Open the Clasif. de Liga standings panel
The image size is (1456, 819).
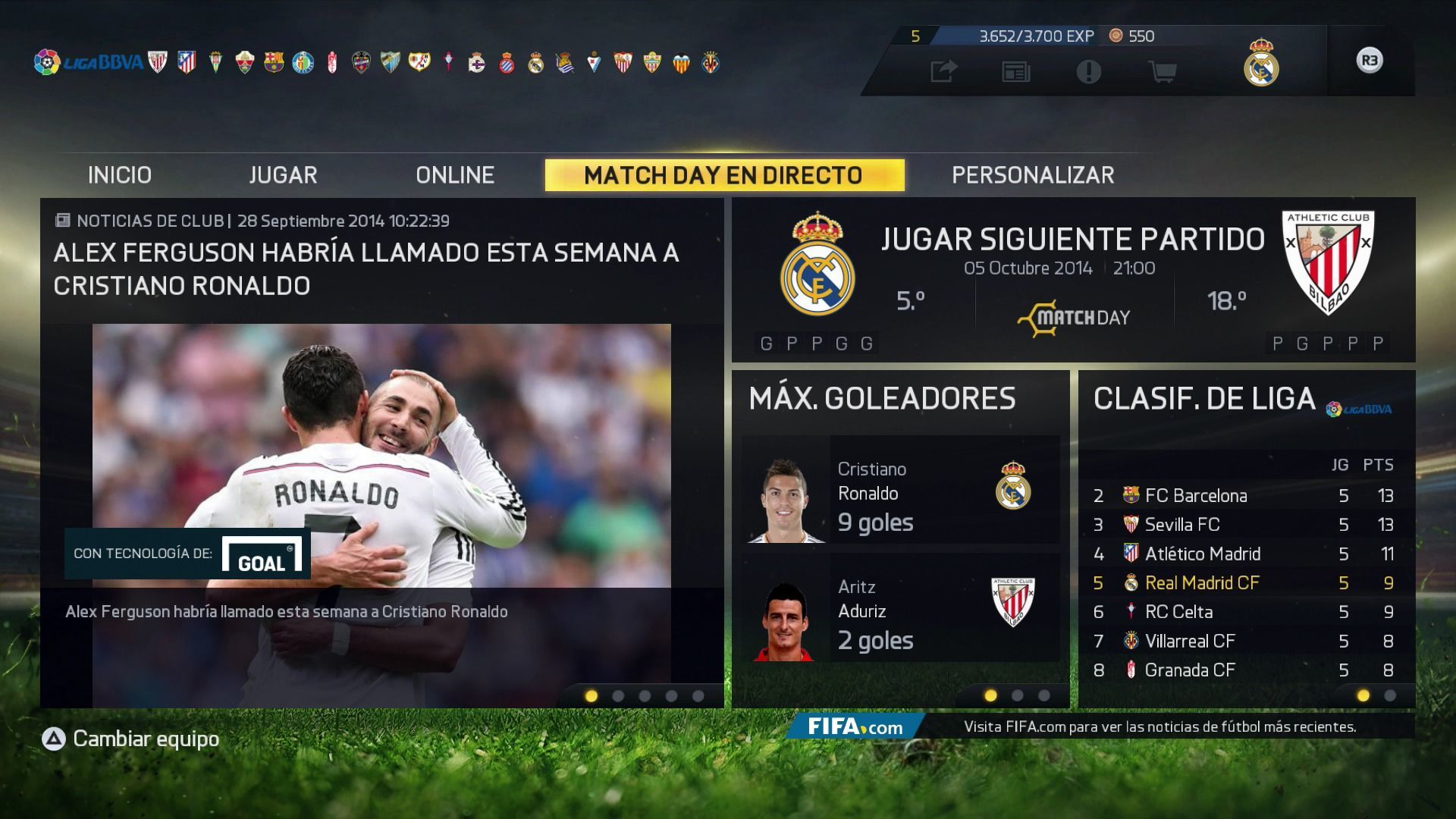click(x=1204, y=399)
